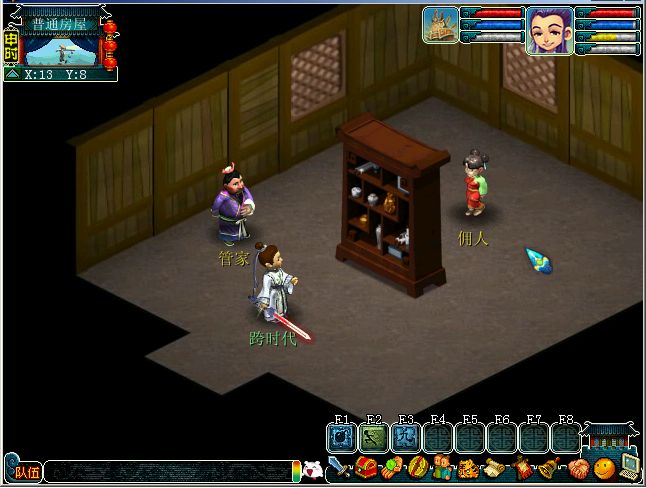The width and height of the screenshot is (646, 488).
Task: Toggle the minimap collapse arrow
Action: click(12, 73)
